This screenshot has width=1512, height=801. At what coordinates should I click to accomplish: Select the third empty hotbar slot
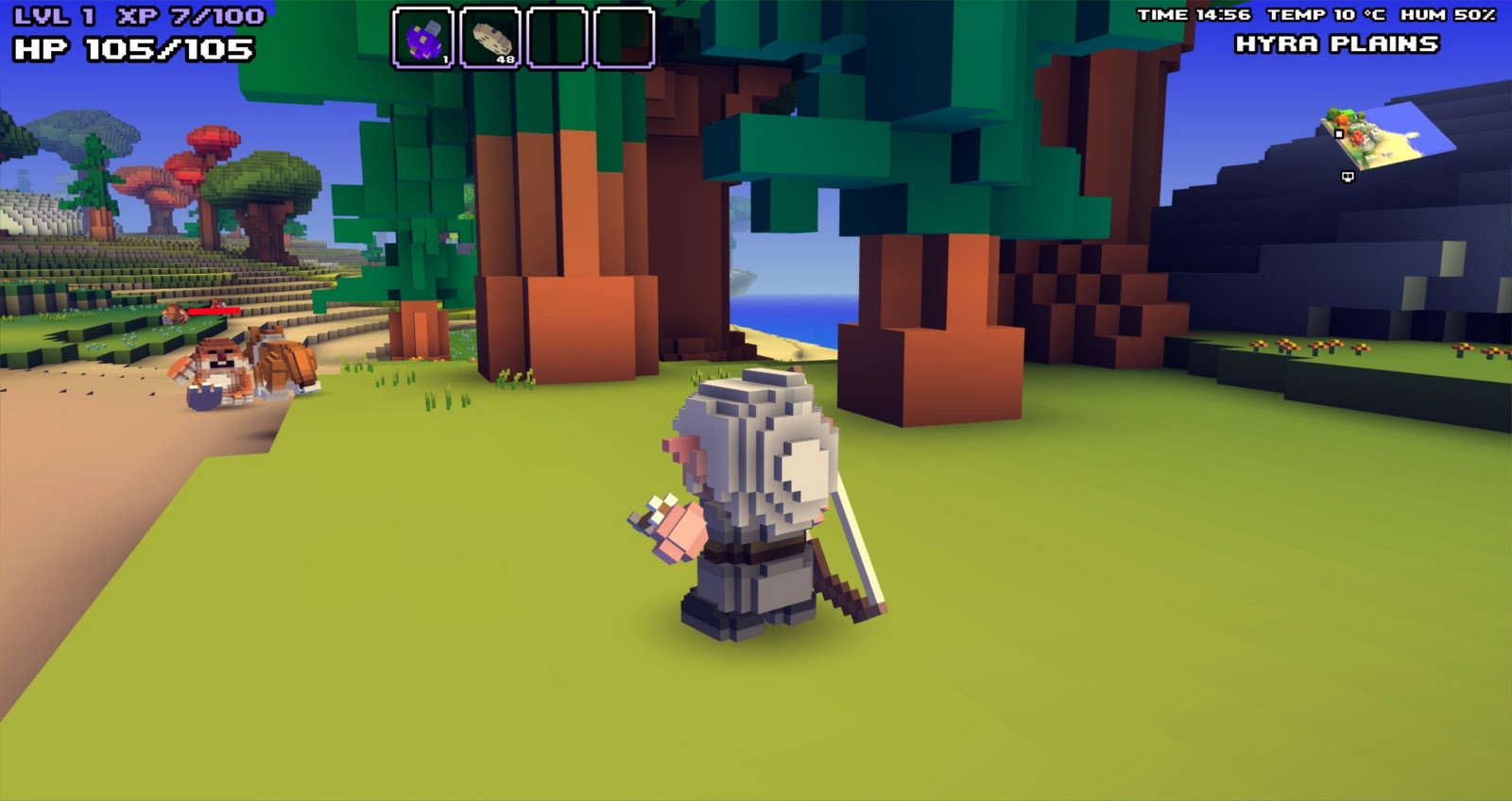(556, 40)
